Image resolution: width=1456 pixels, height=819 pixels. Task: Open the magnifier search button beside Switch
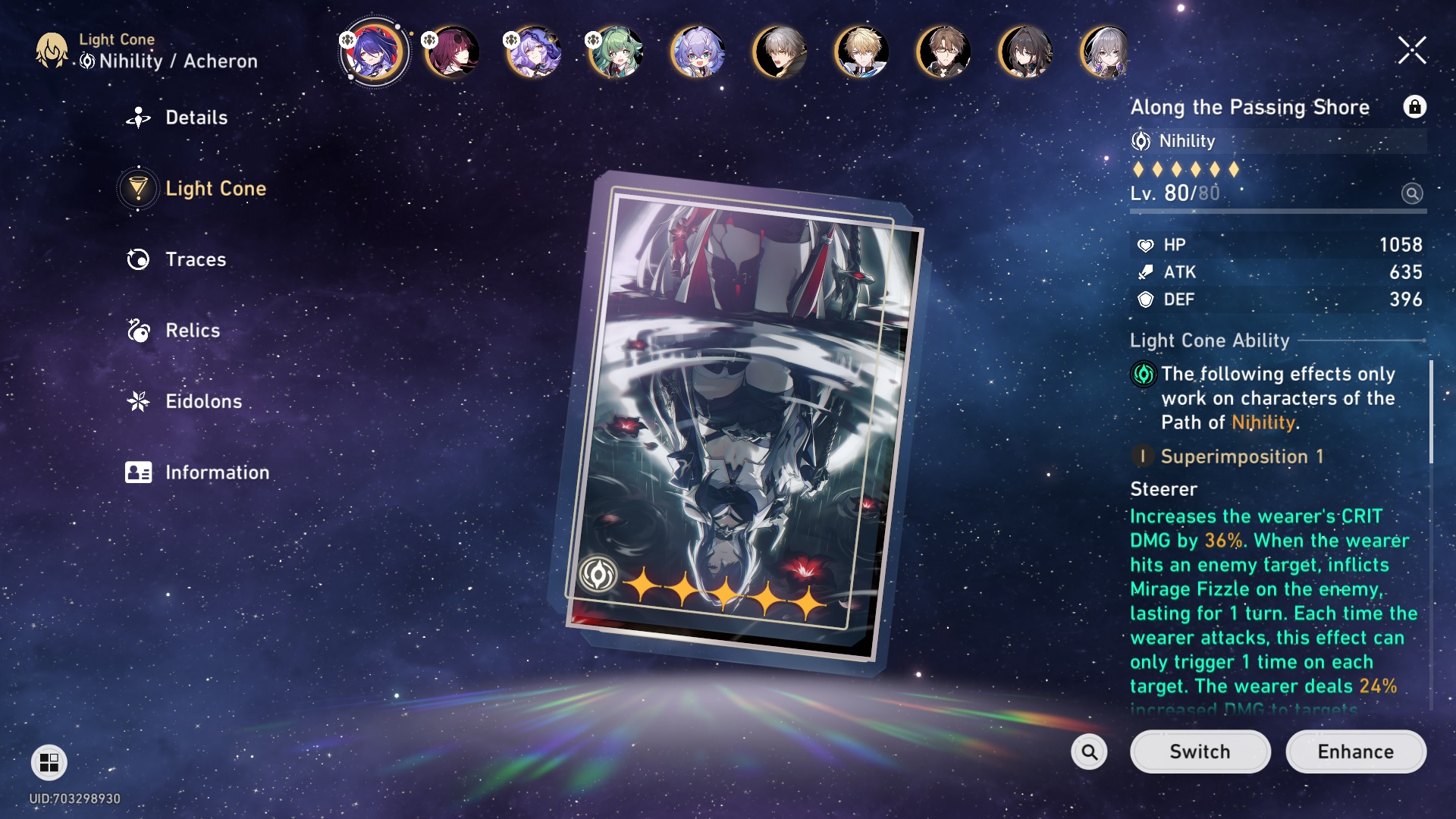pos(1089,752)
